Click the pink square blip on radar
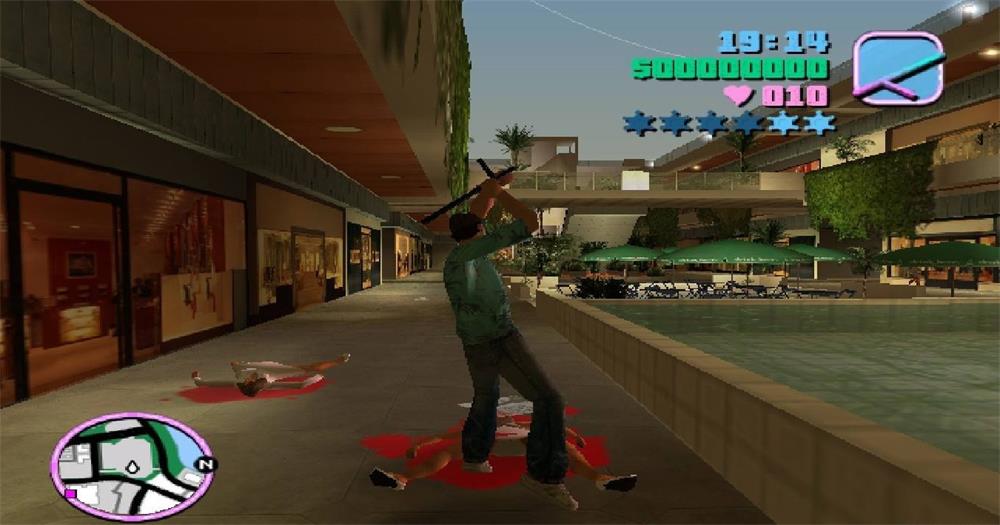This screenshot has width=1000, height=525. [x=71, y=493]
